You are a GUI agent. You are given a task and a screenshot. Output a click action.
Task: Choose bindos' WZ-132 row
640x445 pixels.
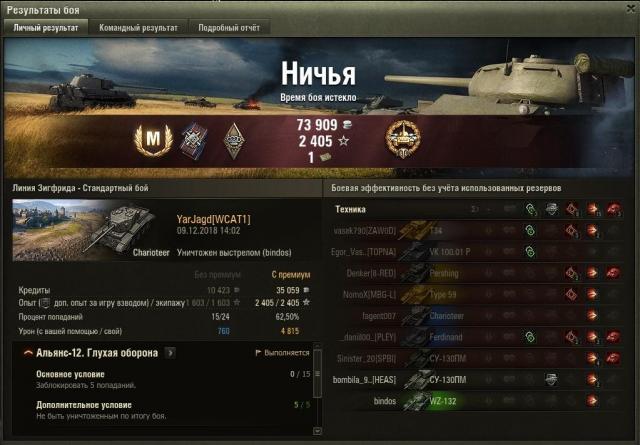[x=480, y=401]
